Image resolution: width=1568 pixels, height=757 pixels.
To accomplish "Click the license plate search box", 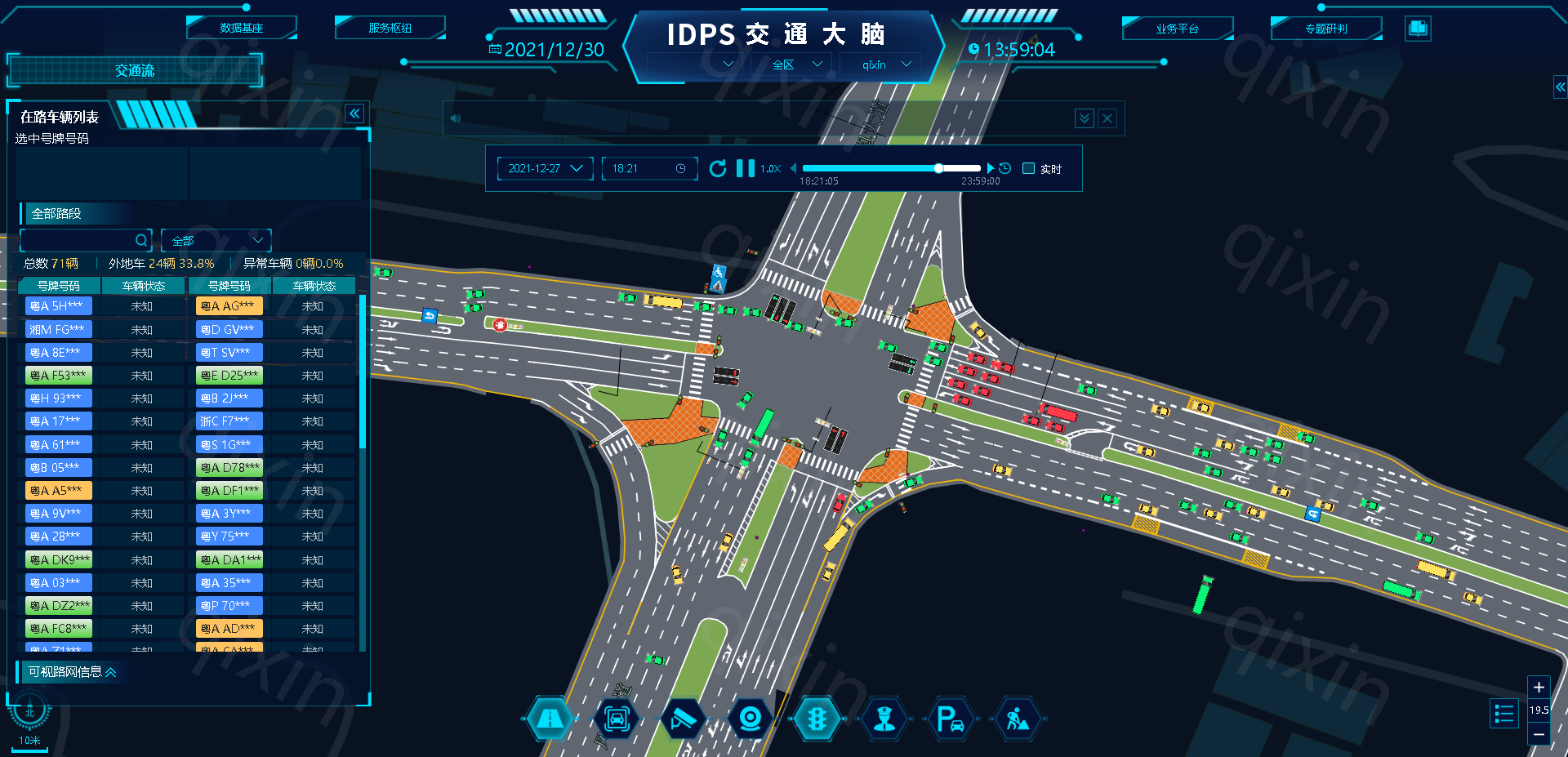I will [78, 241].
